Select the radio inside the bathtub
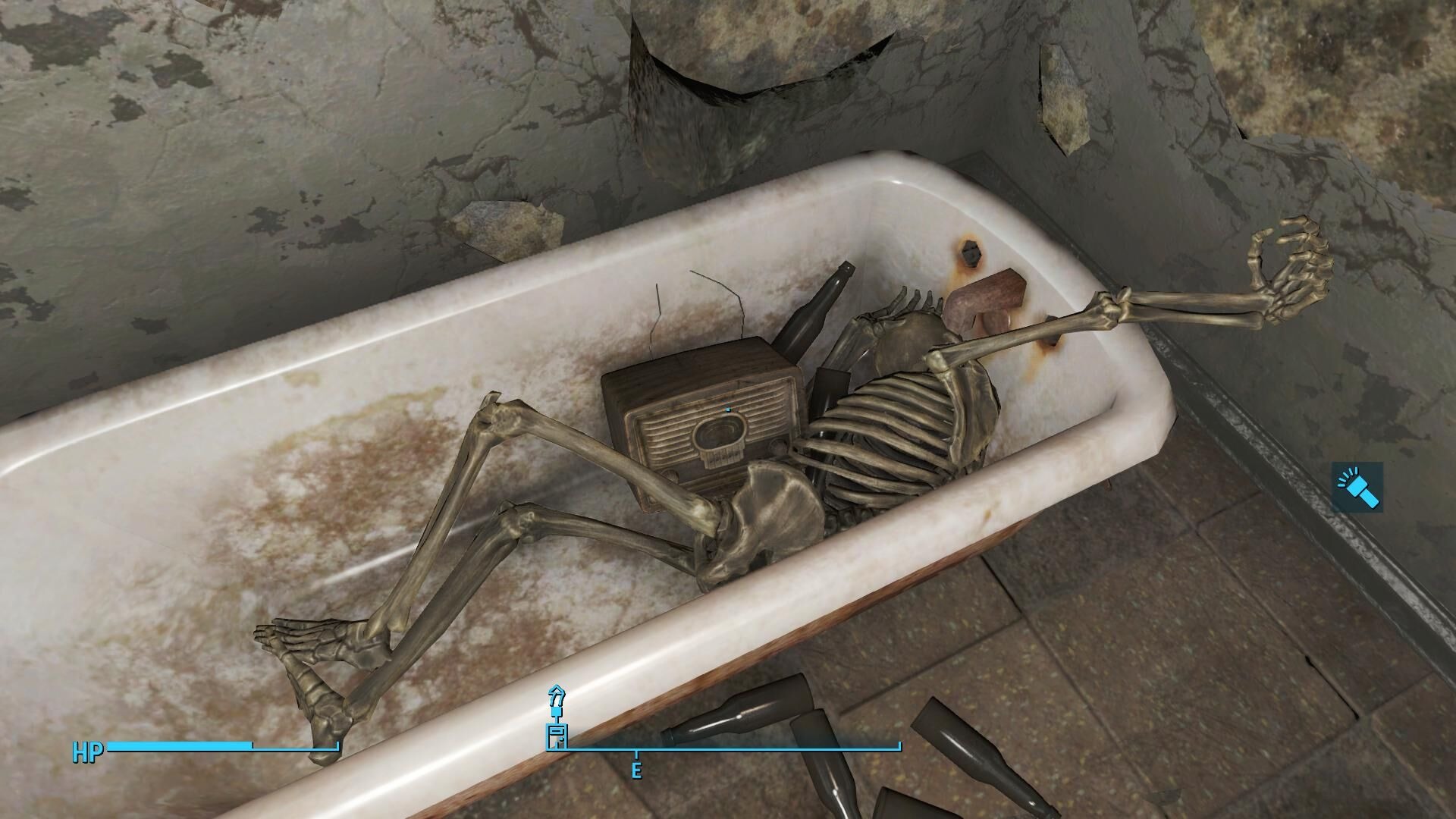Screen dimensions: 1456x819 [705, 425]
